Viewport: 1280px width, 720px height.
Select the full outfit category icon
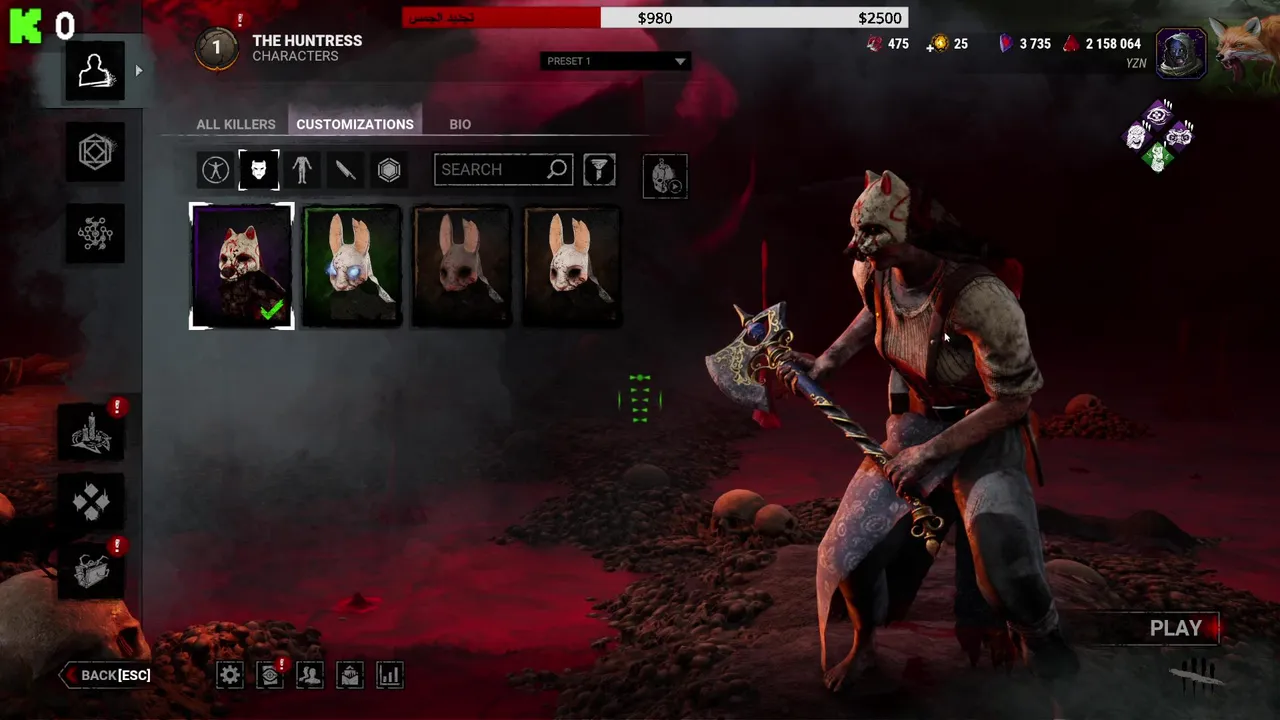[x=215, y=170]
